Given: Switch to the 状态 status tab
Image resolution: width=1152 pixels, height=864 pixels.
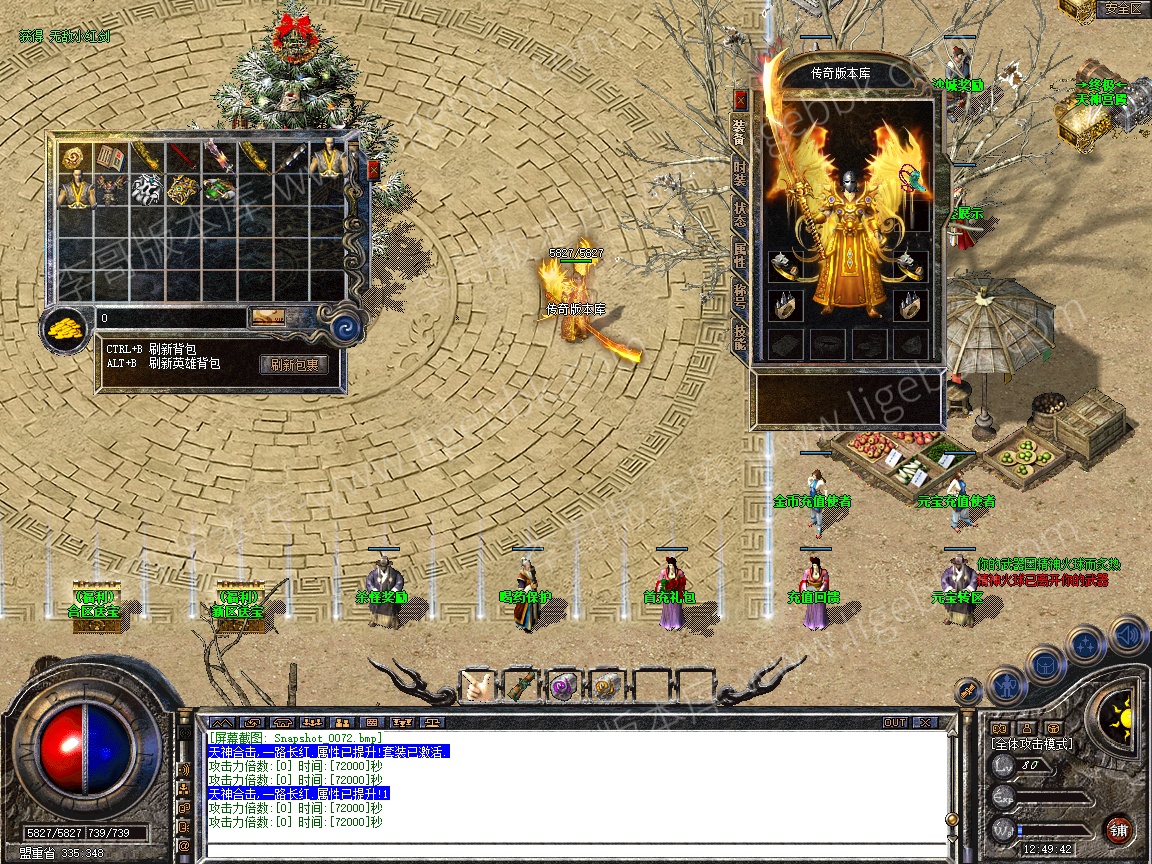Looking at the screenshot, I should (x=740, y=213).
